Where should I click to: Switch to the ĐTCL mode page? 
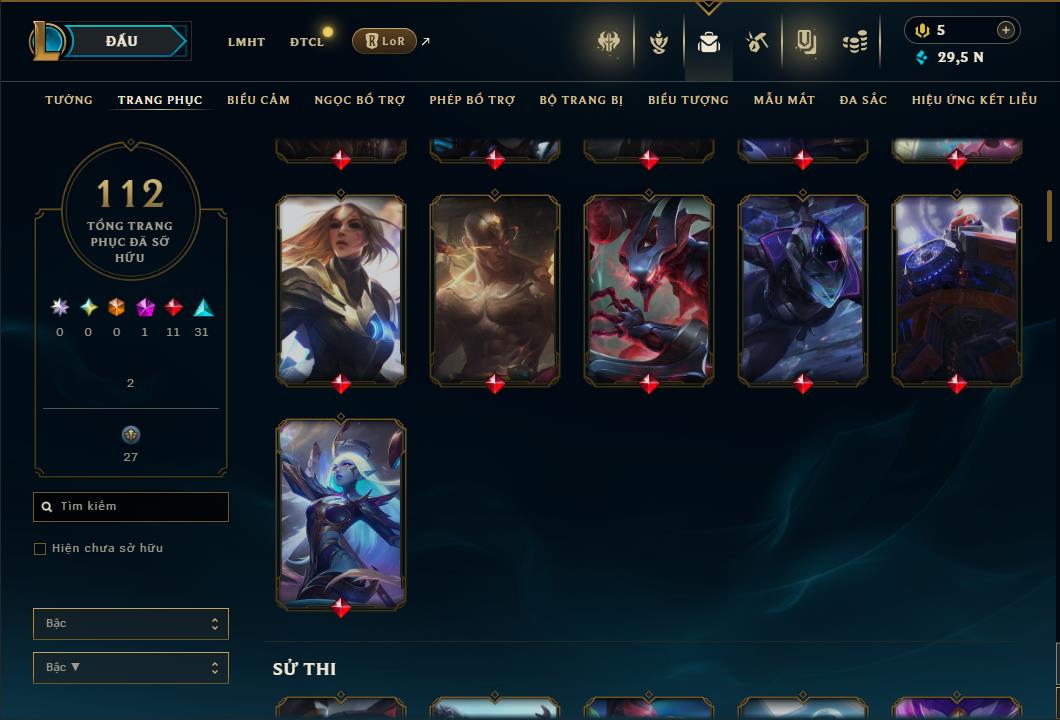point(306,42)
